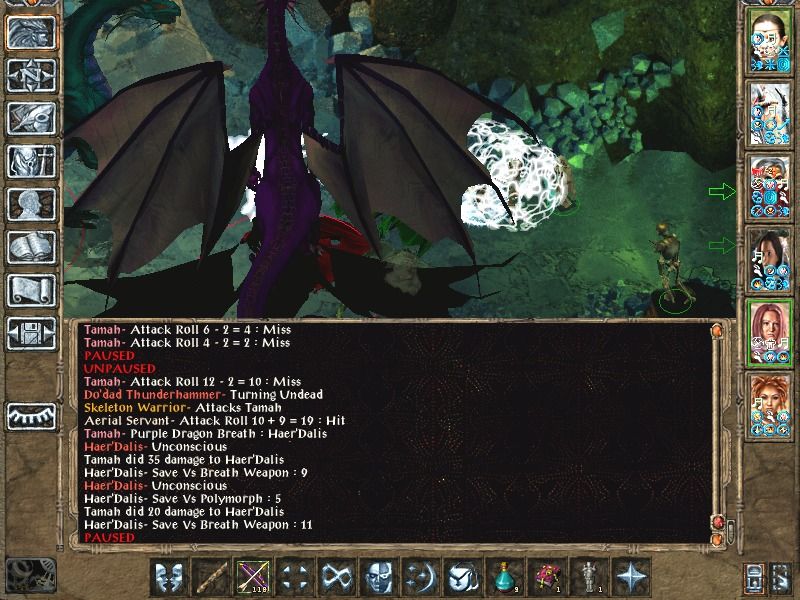Use the pink spellbook quick item
This screenshot has width=800, height=600.
(x=546, y=577)
